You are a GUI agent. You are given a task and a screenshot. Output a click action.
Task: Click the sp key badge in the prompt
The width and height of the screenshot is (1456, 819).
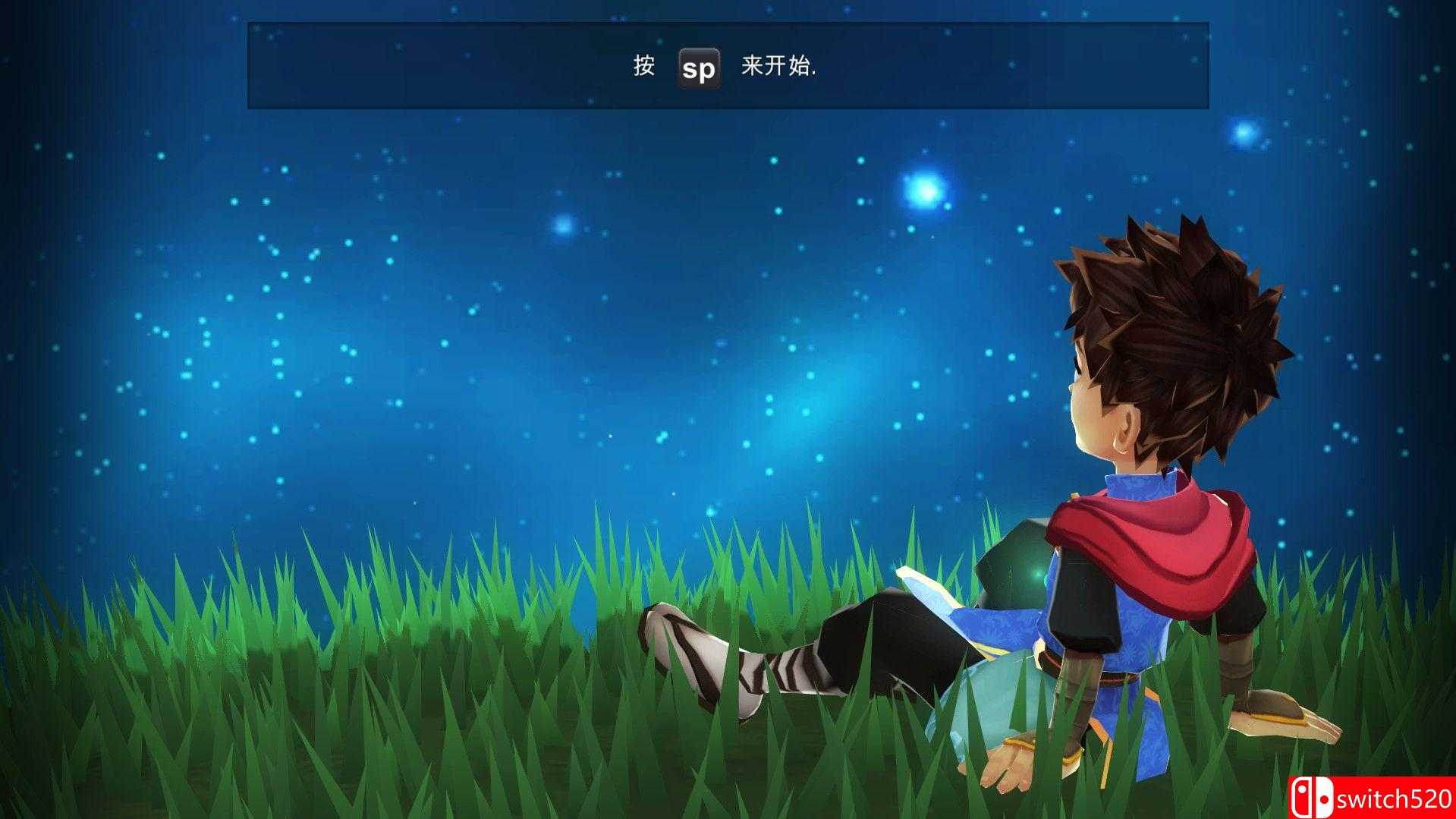(x=698, y=69)
